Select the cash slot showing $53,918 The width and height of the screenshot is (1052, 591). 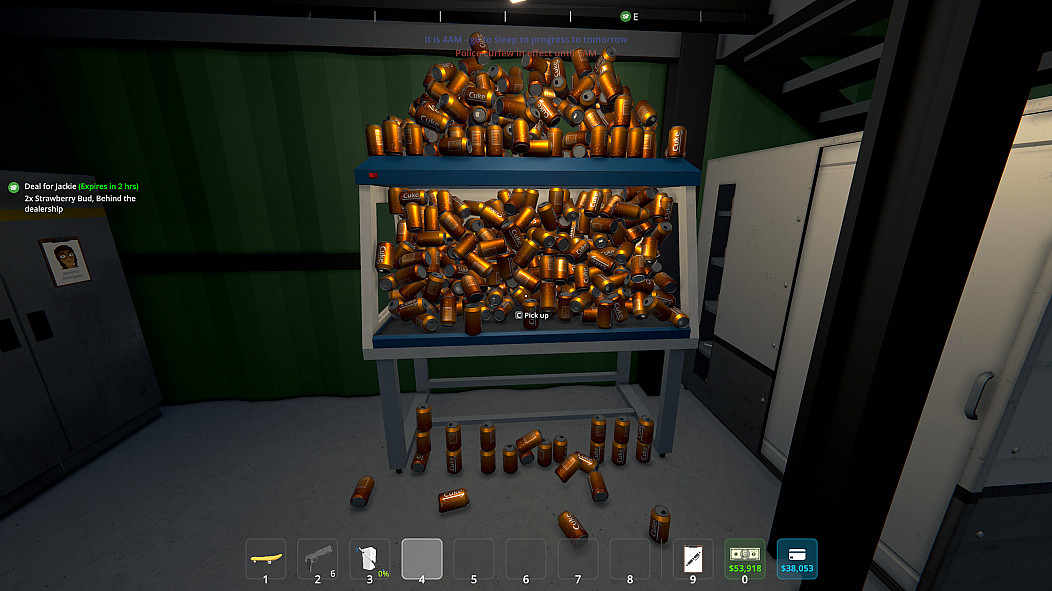pos(745,558)
